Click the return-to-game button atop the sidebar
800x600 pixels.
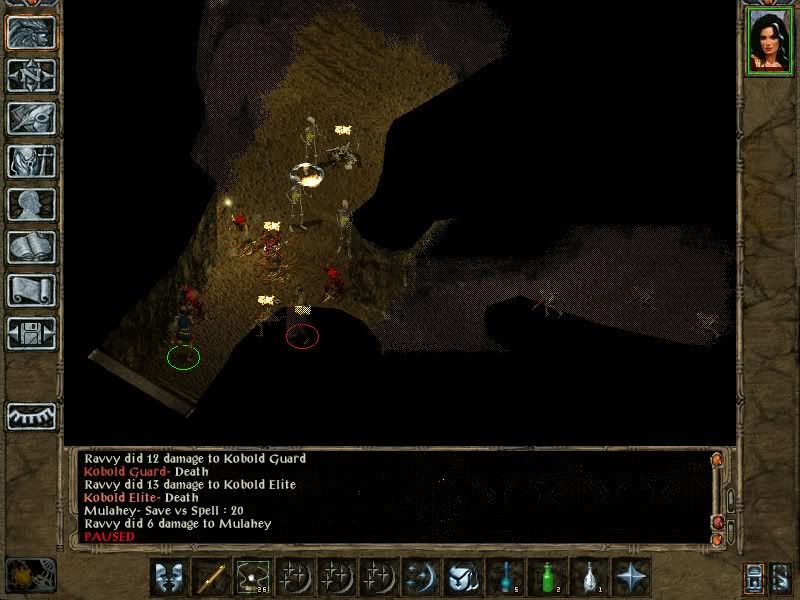coord(31,32)
